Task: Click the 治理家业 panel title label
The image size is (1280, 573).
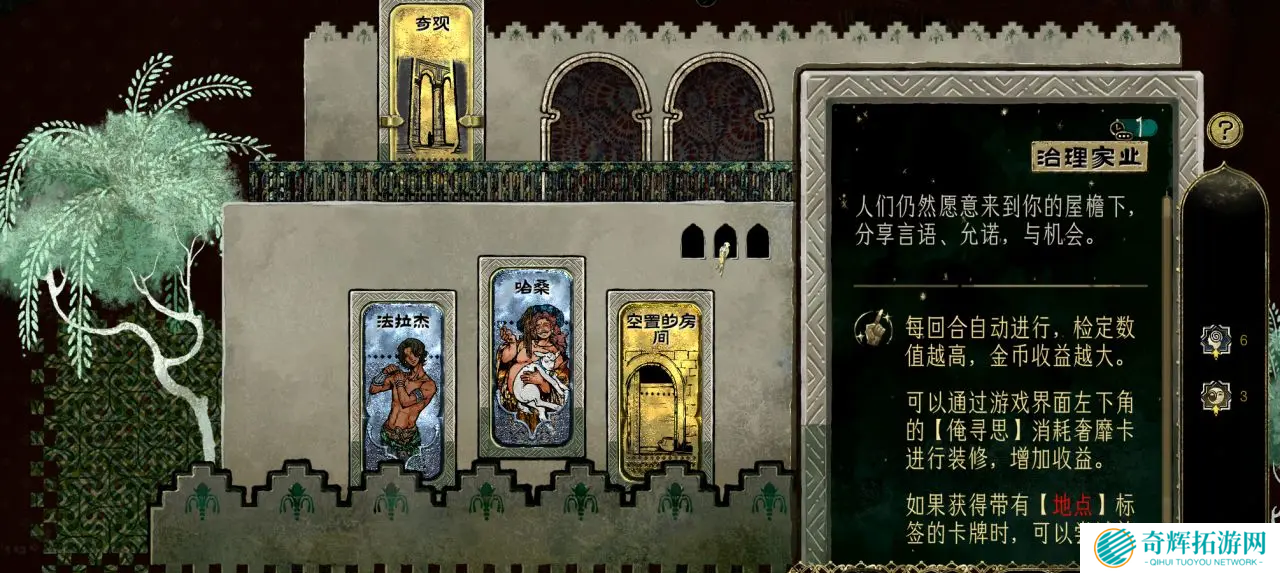Action: coord(1089,157)
